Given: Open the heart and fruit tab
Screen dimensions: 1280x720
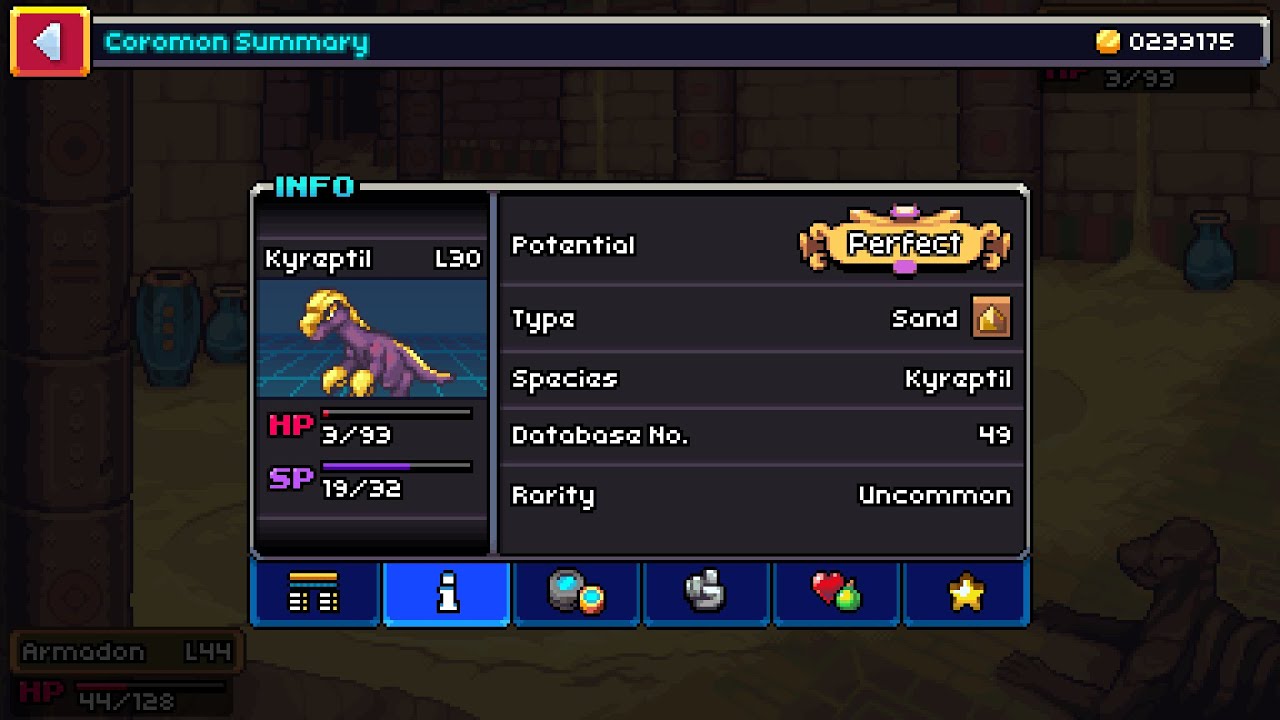Looking at the screenshot, I should click(x=836, y=592).
